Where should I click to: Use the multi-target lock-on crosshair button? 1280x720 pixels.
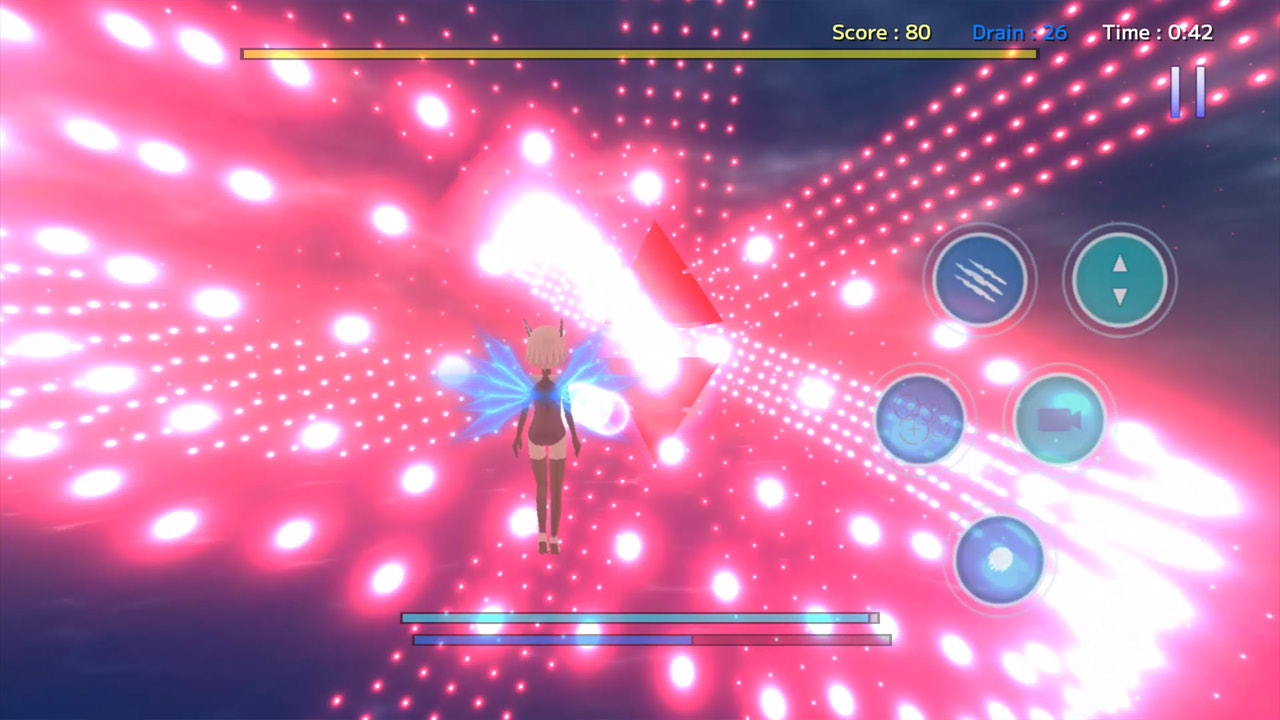[x=920, y=419]
